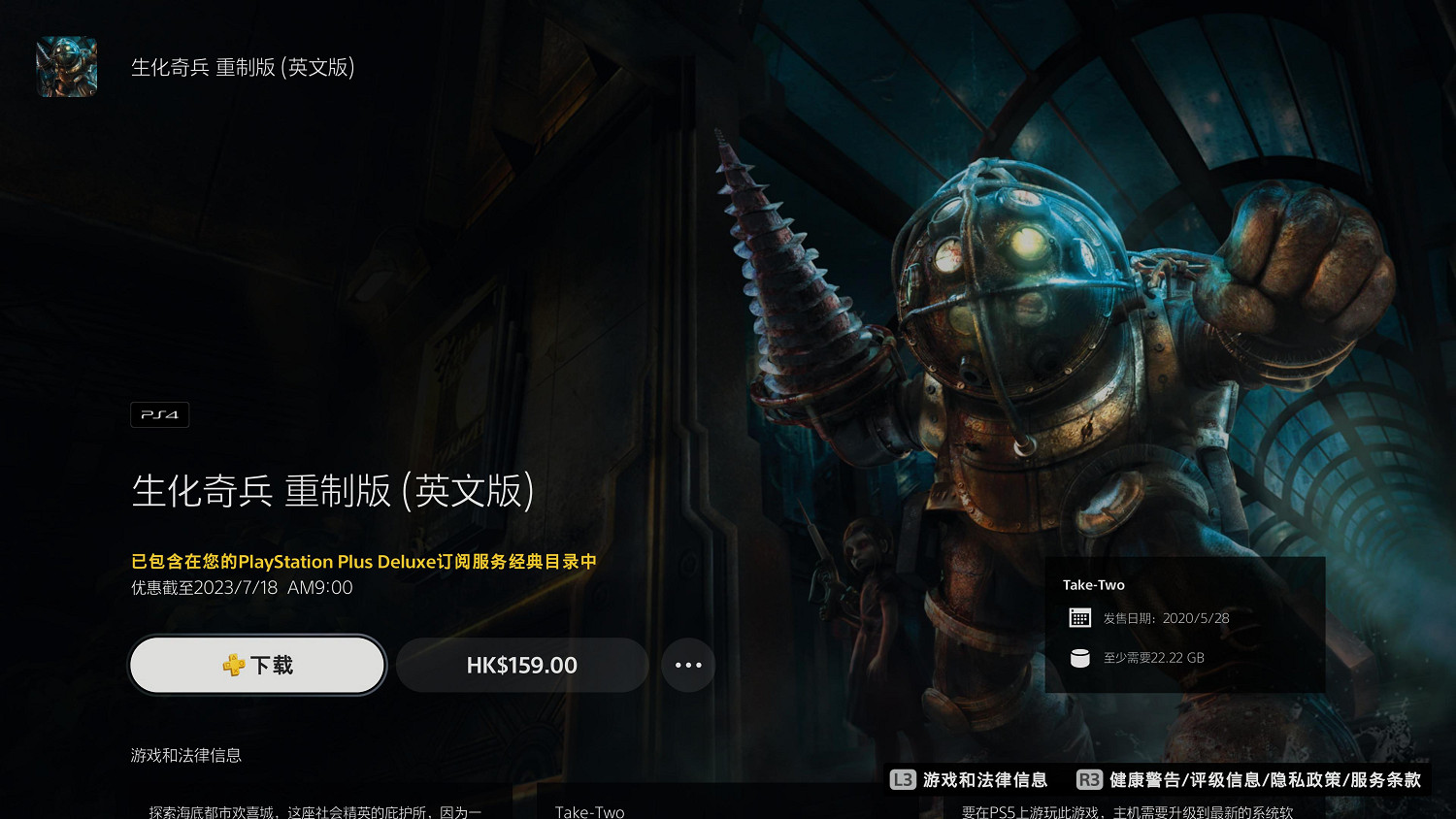This screenshot has width=1456, height=819.
Task: Click the HK$159.00 purchase button
Action: pyautogui.click(x=522, y=665)
